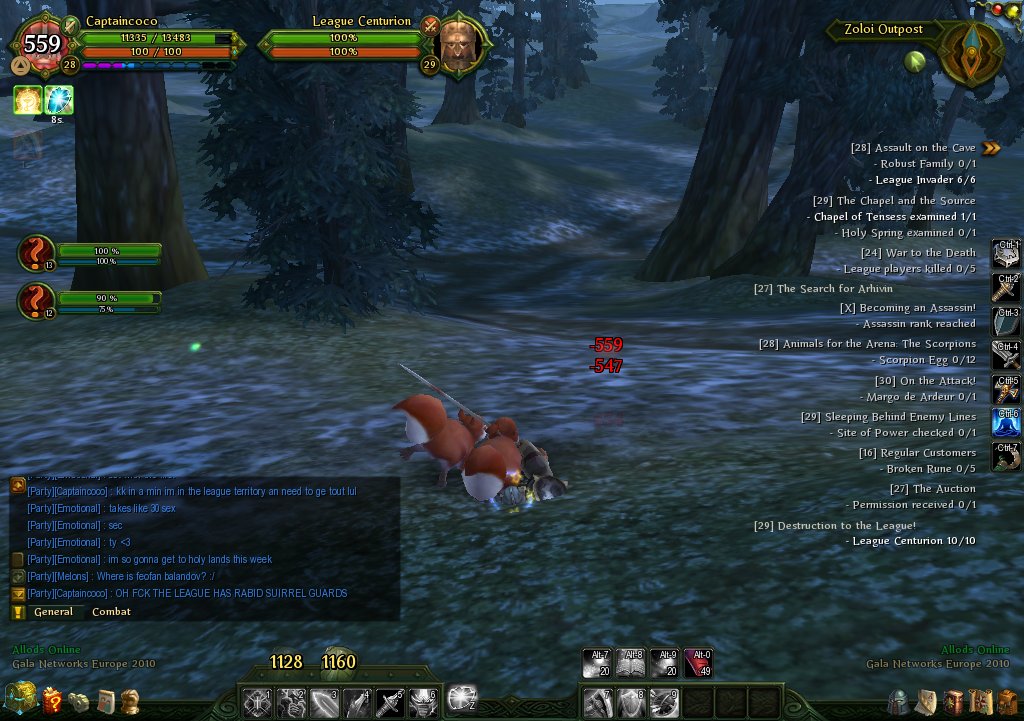1024x721 pixels.
Task: Select the level 13 party member portrait
Action: [35, 253]
